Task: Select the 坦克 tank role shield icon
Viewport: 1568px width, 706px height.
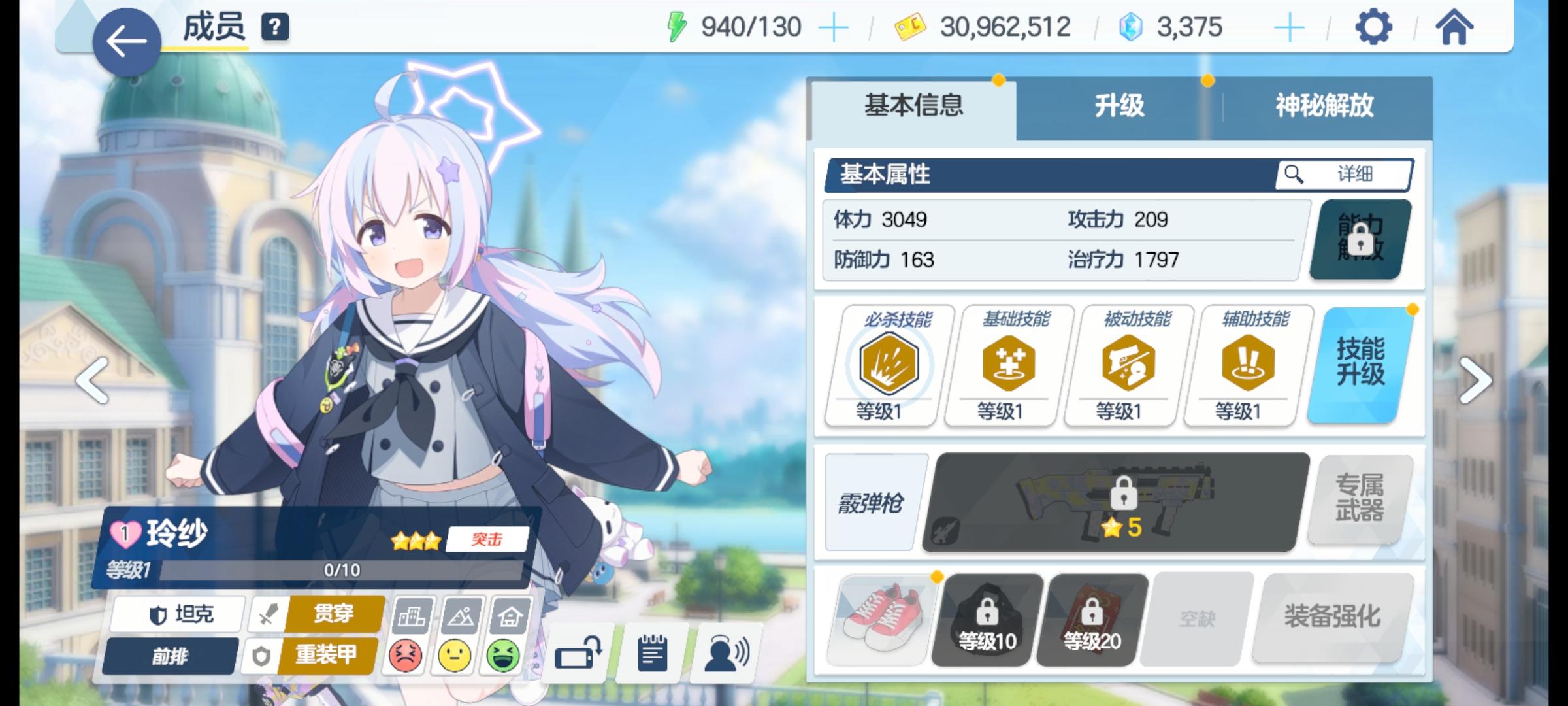Action: pyautogui.click(x=176, y=613)
